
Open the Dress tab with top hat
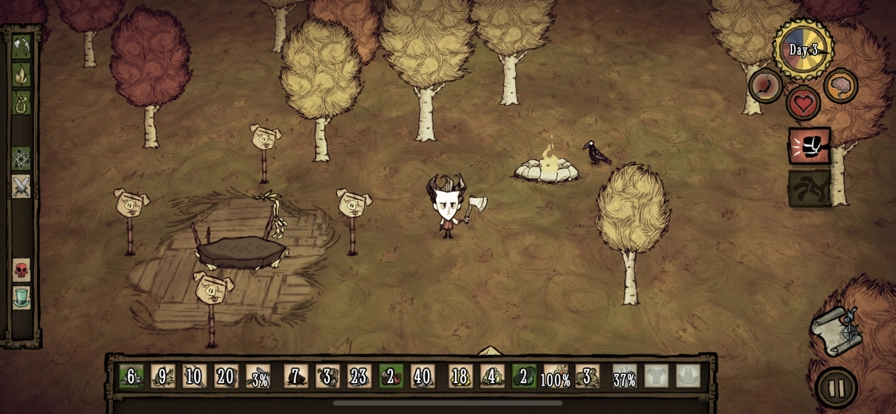pyautogui.click(x=21, y=297)
